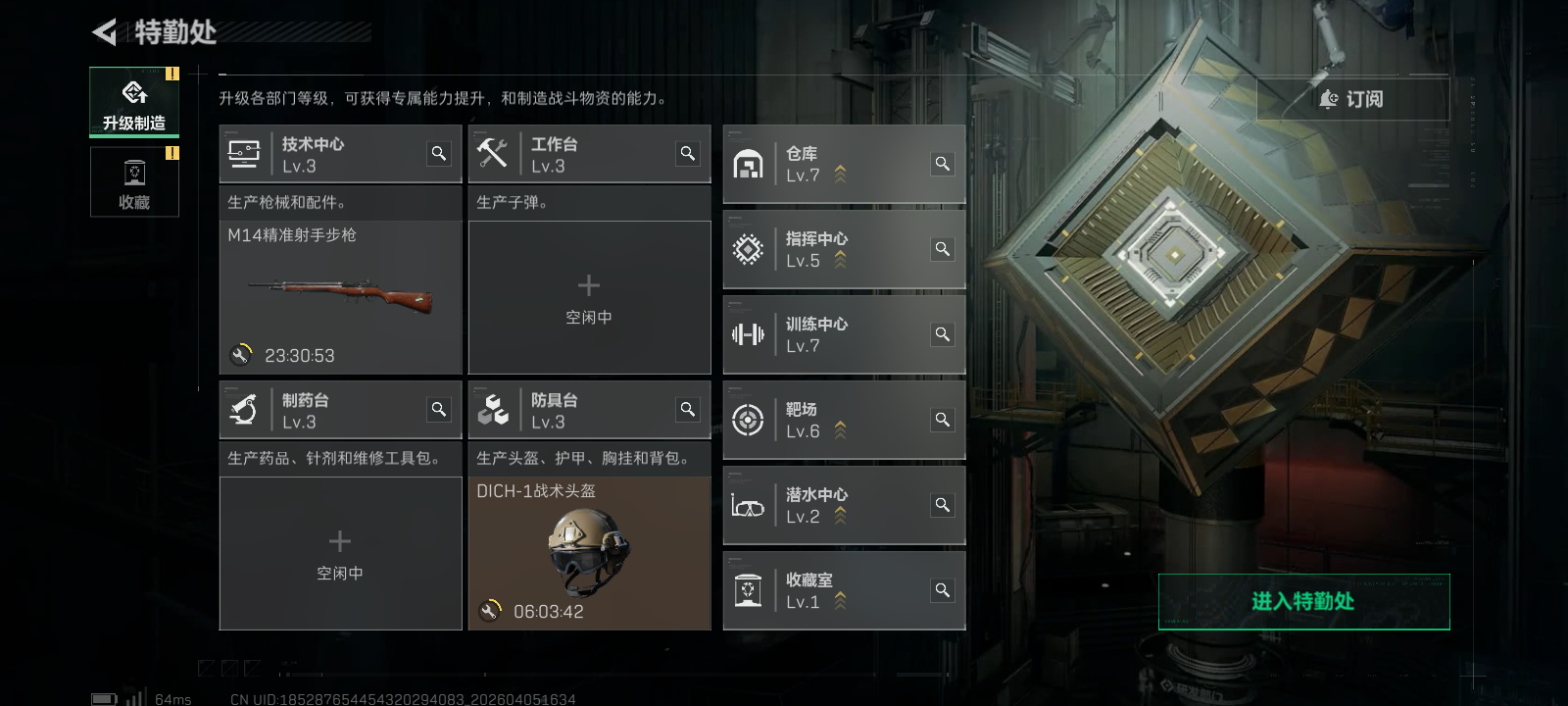The width and height of the screenshot is (1568, 706).
Task: Click the 防具台 armor icon
Action: point(495,409)
